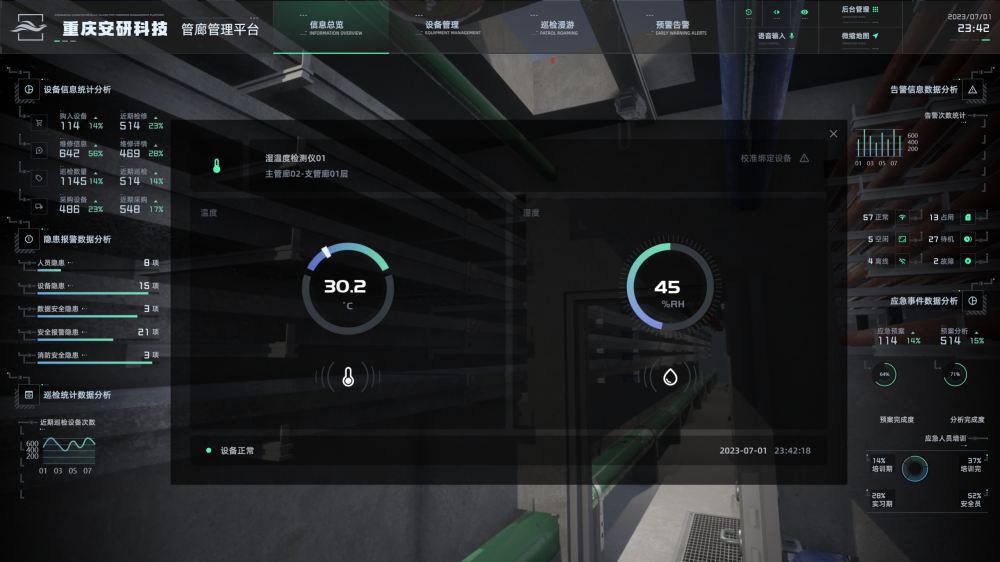Screen dimensions: 1000x562
Task: Click the 告警信息数据分析 warning triangle icon
Action: tap(972, 90)
